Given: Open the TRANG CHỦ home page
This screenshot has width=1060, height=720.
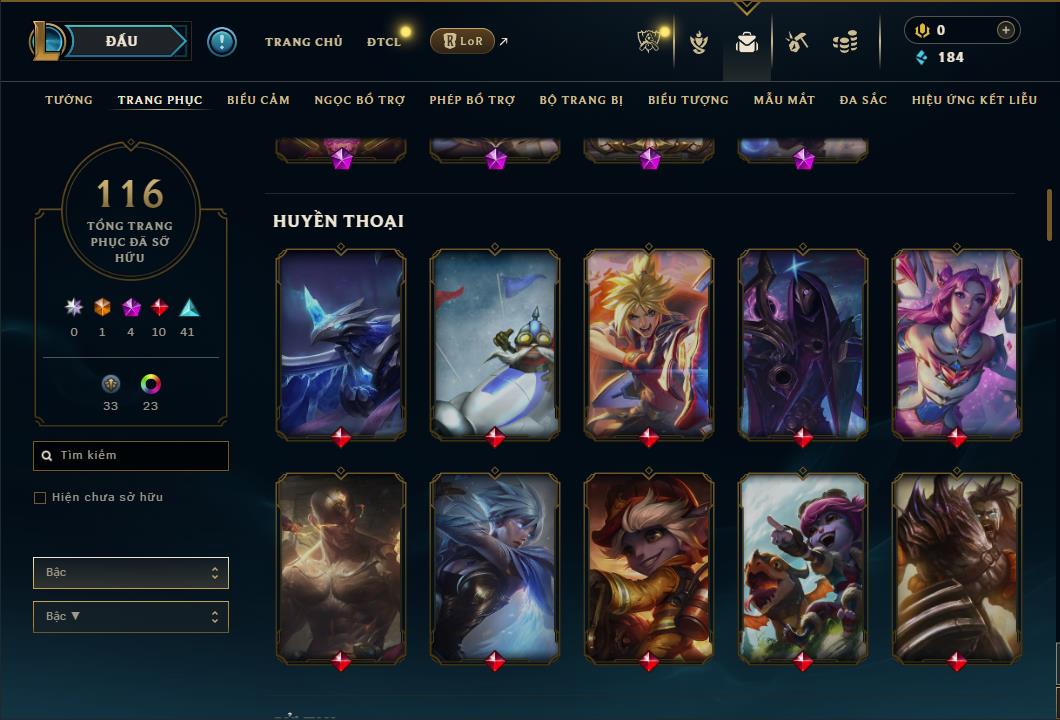Looking at the screenshot, I should [303, 42].
